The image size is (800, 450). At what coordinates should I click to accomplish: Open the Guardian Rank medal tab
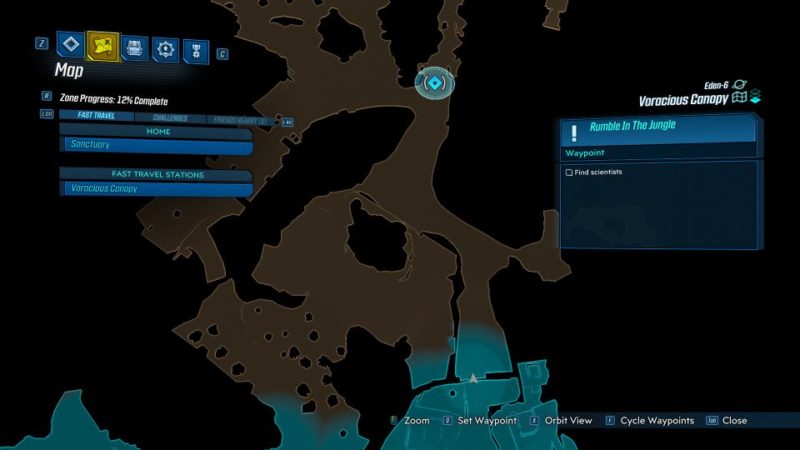pyautogui.click(x=196, y=47)
